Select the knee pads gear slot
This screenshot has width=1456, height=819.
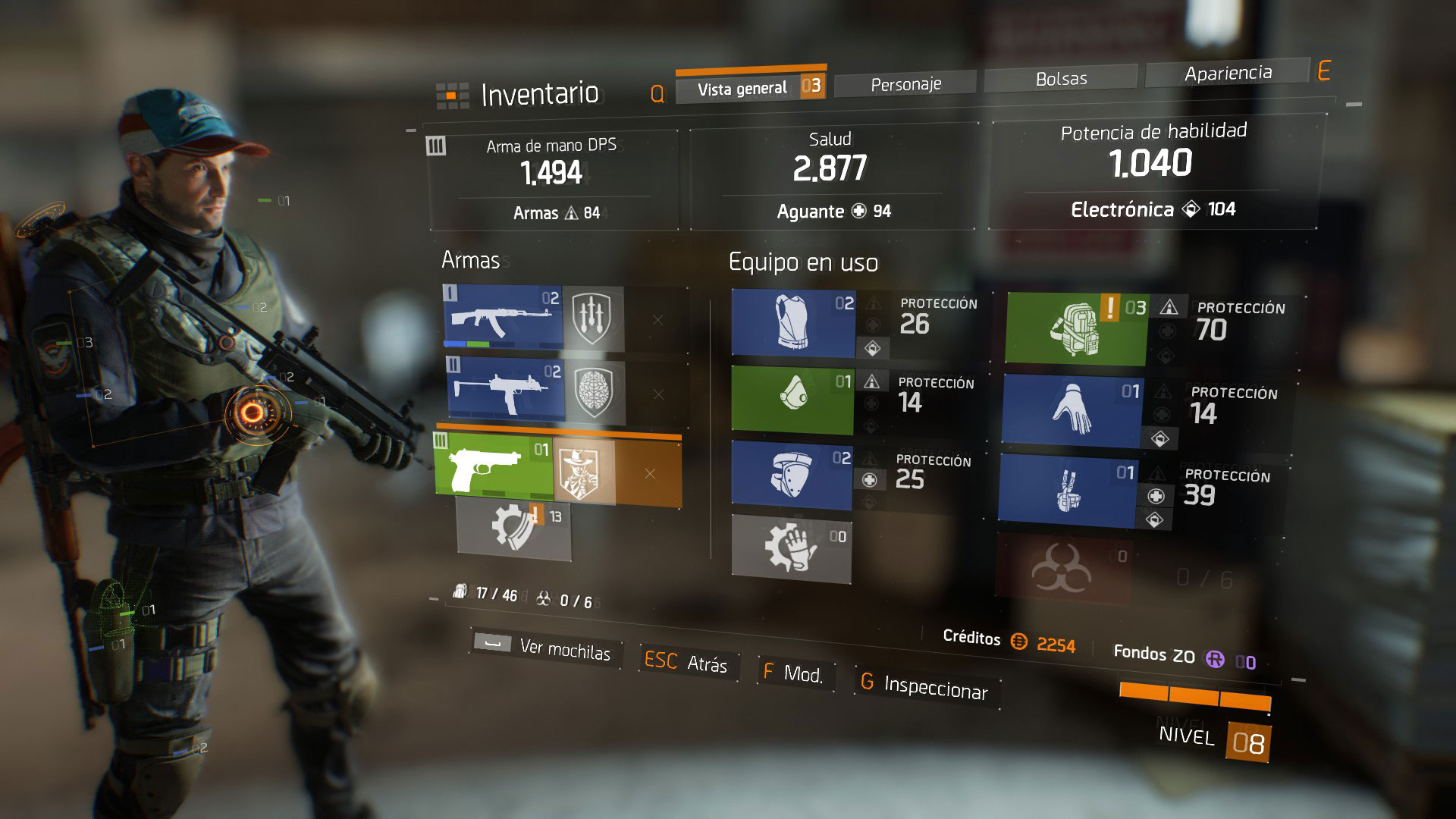[x=791, y=472]
